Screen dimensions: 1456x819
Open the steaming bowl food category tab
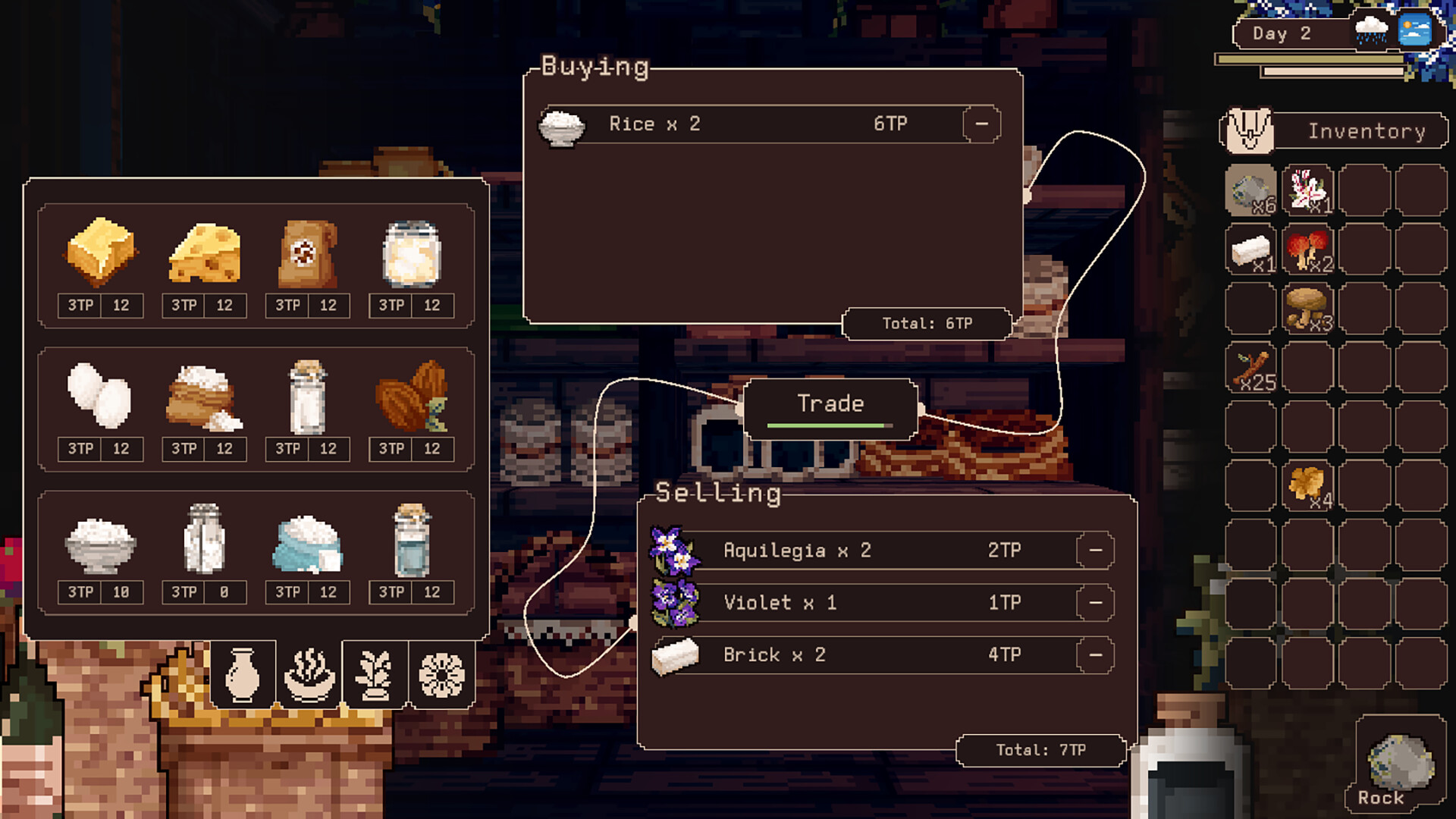tap(309, 674)
